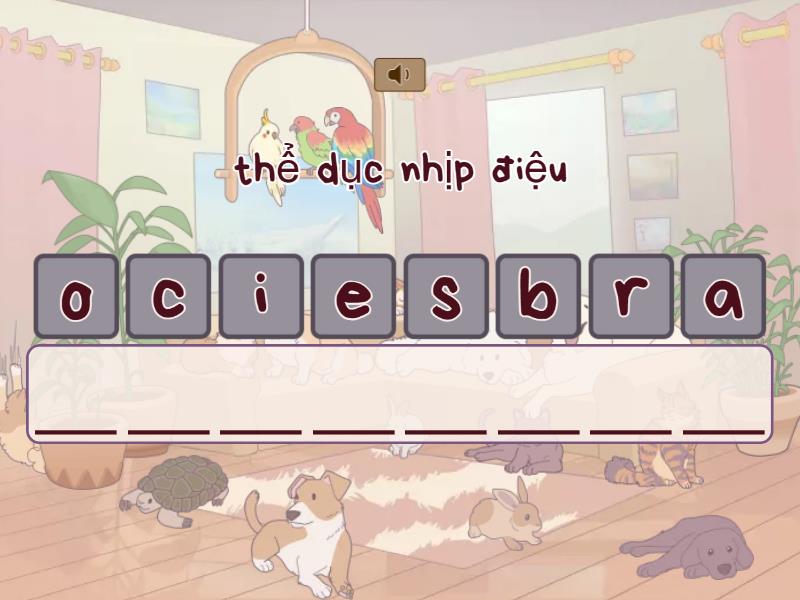Select the letter tile 'e'
This screenshot has height=600, width=800.
click(x=353, y=296)
